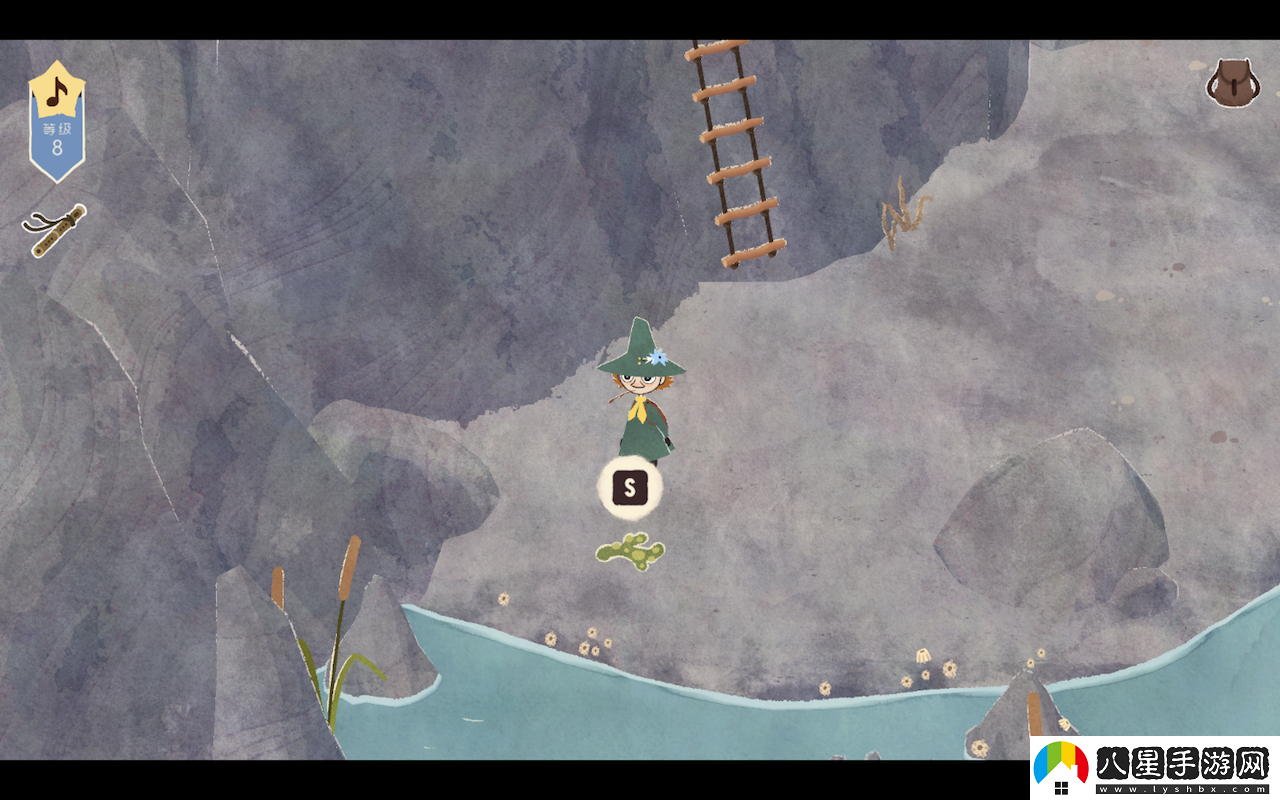Click the music level 8 badge
The width and height of the screenshot is (1280, 800).
(57, 122)
